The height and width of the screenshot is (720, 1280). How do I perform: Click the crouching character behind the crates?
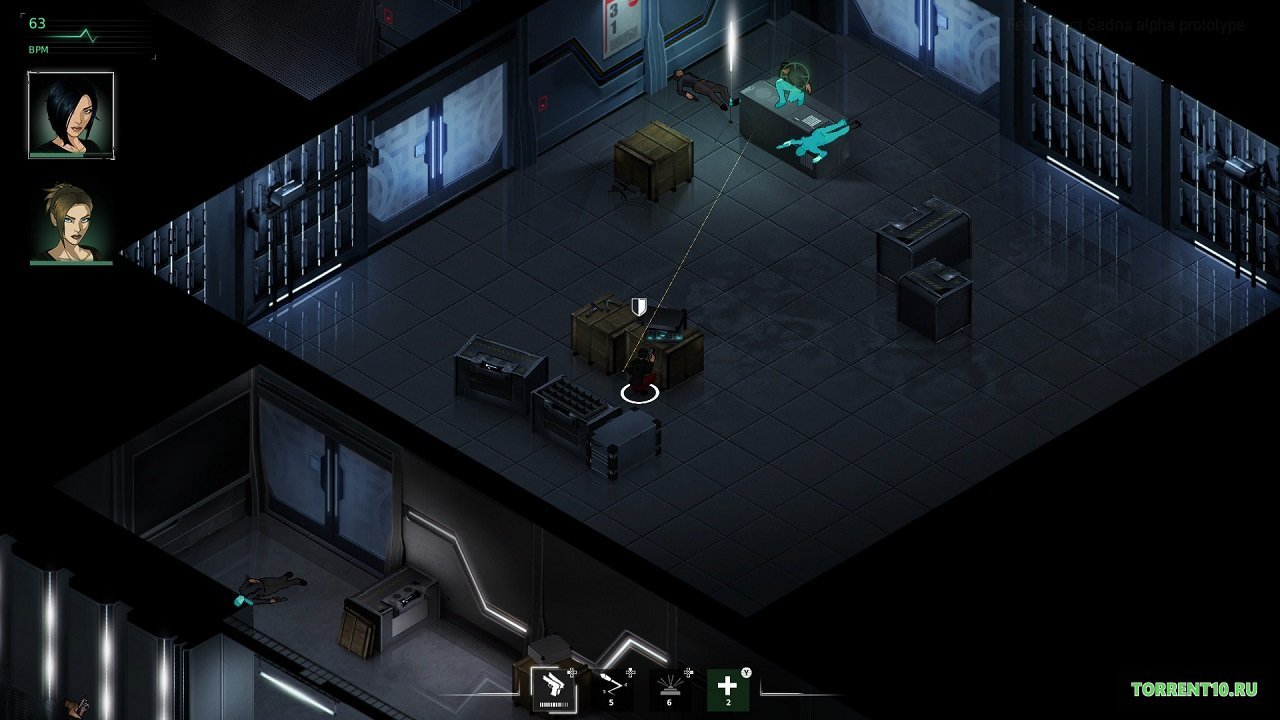[x=645, y=370]
